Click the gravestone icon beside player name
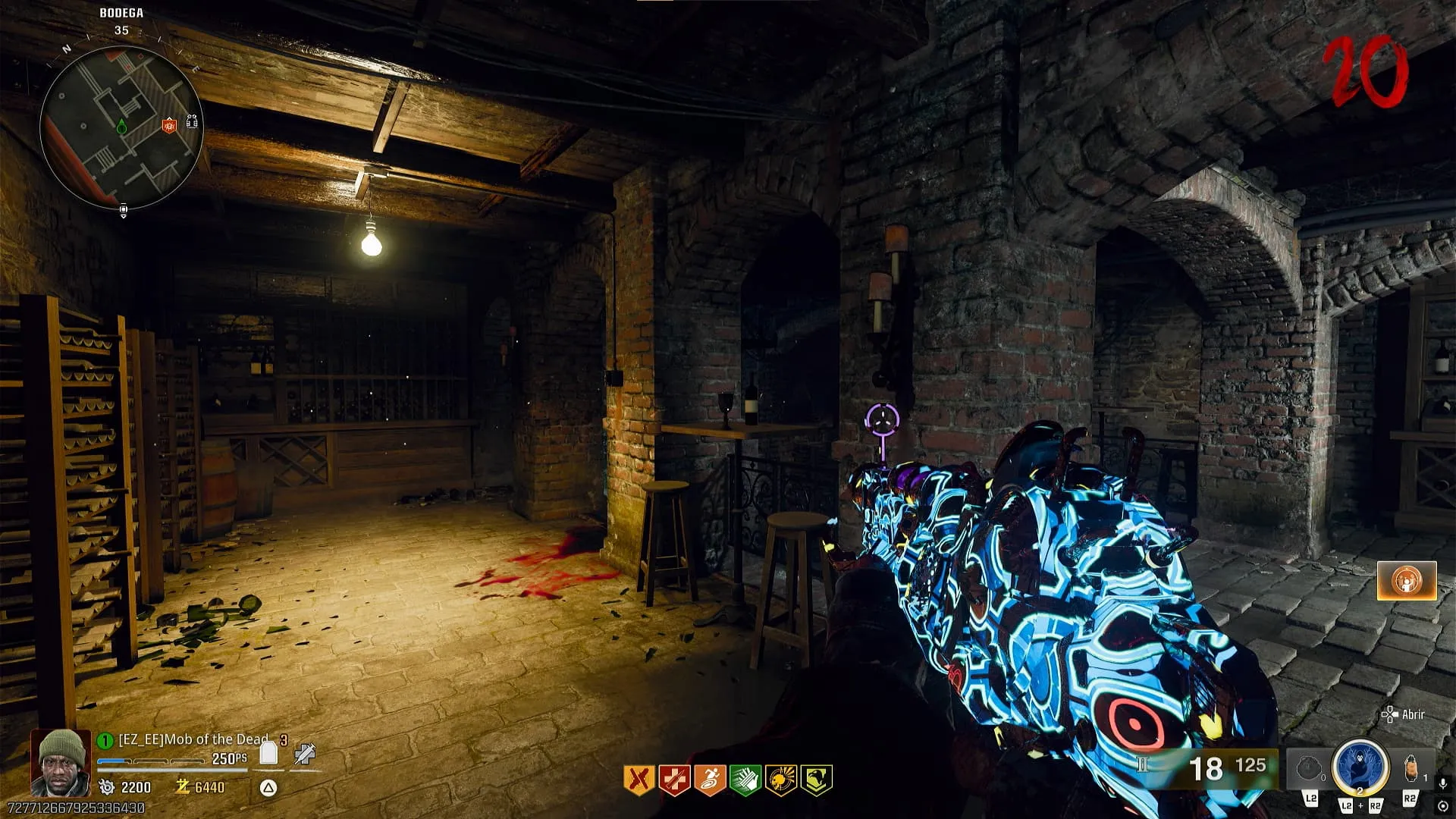Viewport: 1456px width, 819px height. (268, 753)
